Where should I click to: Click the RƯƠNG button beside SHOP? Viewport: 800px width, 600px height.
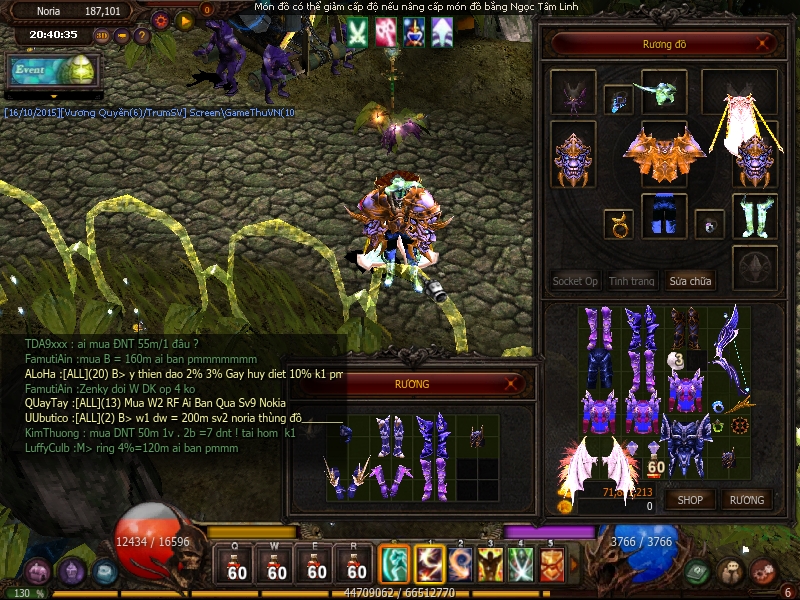746,499
